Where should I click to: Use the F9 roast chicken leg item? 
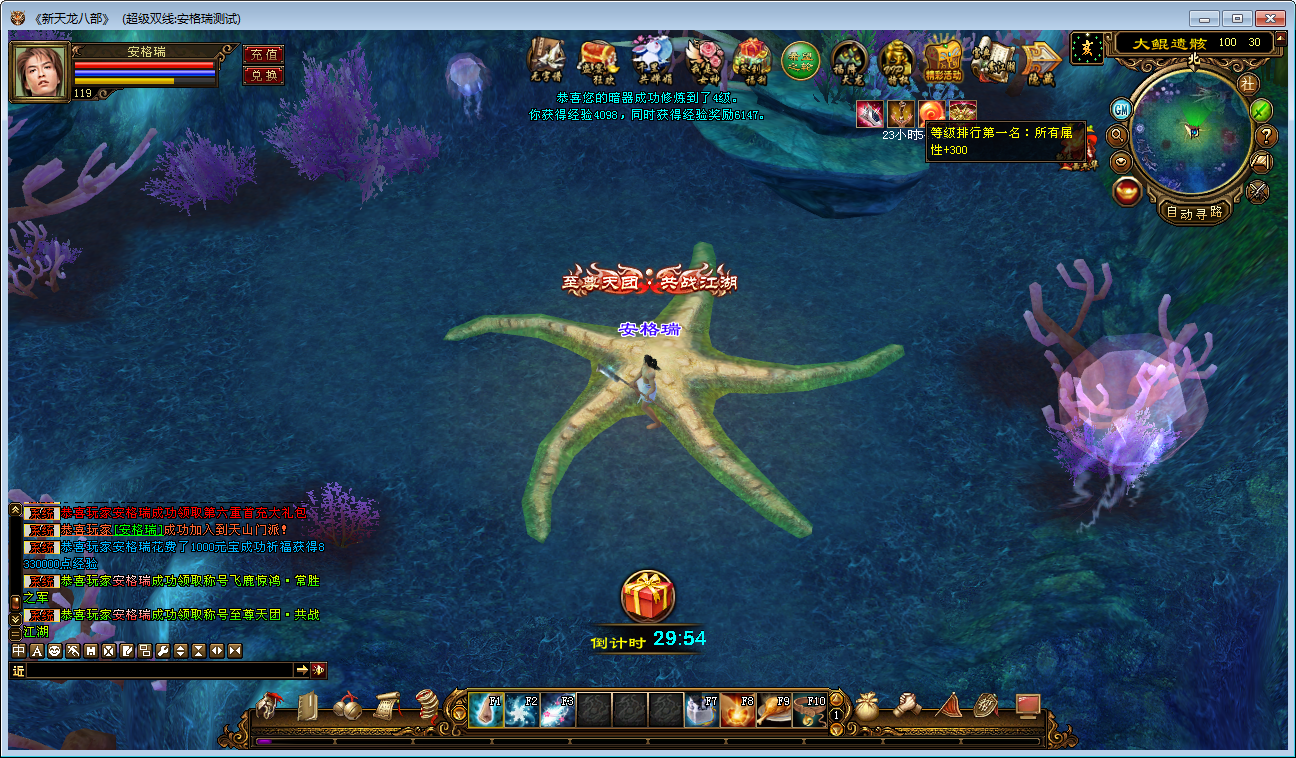coord(774,710)
